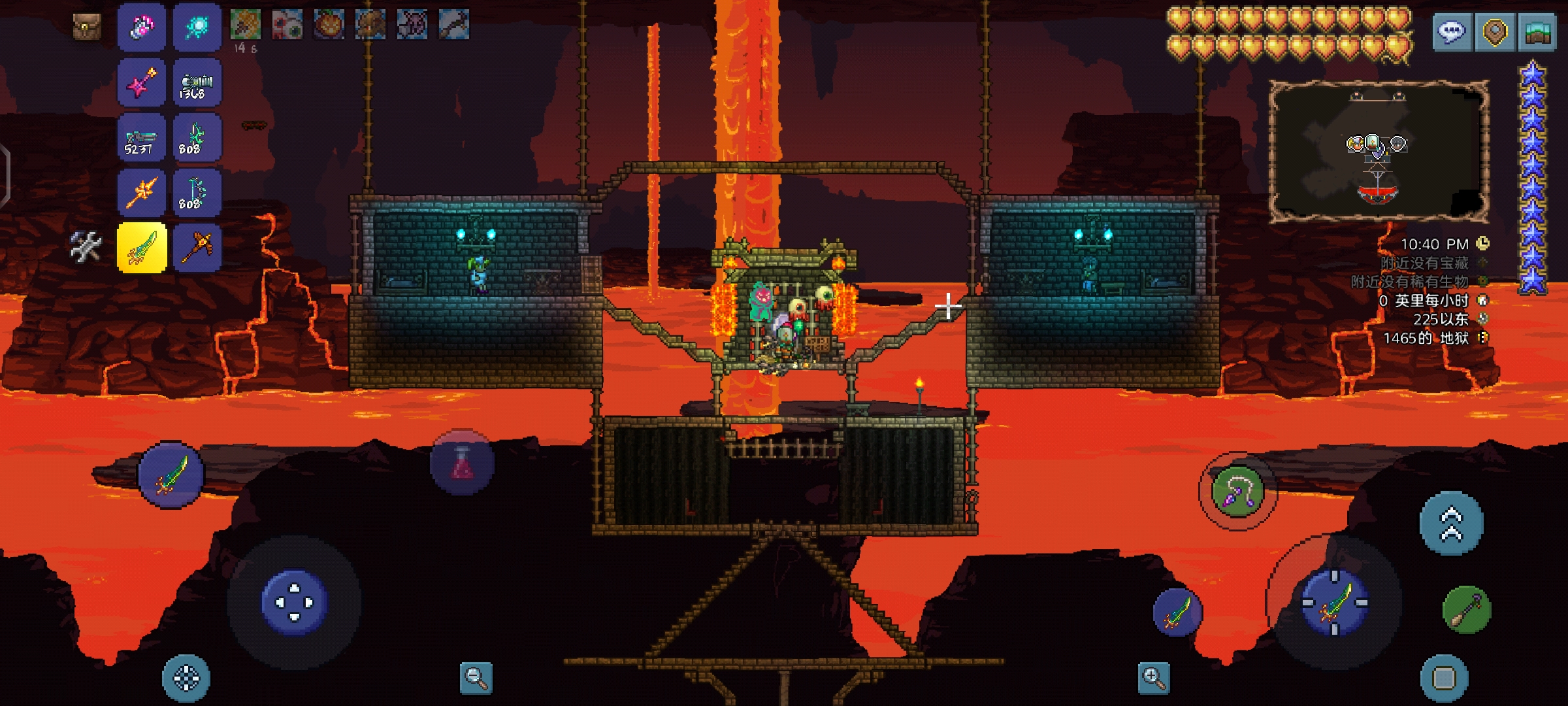This screenshot has width=1568, height=706.
Task: Tap the landscape button beside the map pin
Action: pyautogui.click(x=1538, y=31)
